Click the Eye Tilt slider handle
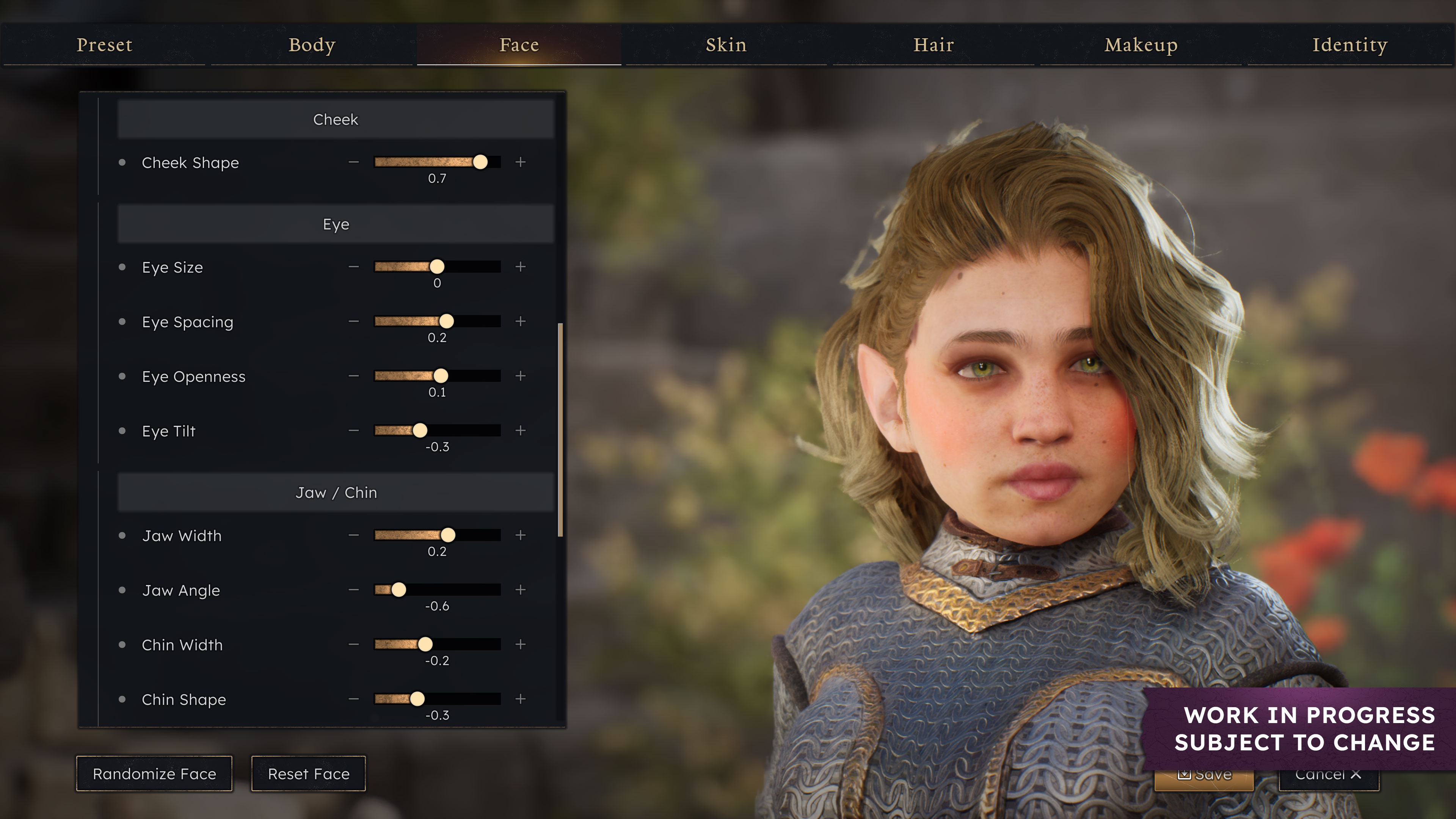 (420, 431)
